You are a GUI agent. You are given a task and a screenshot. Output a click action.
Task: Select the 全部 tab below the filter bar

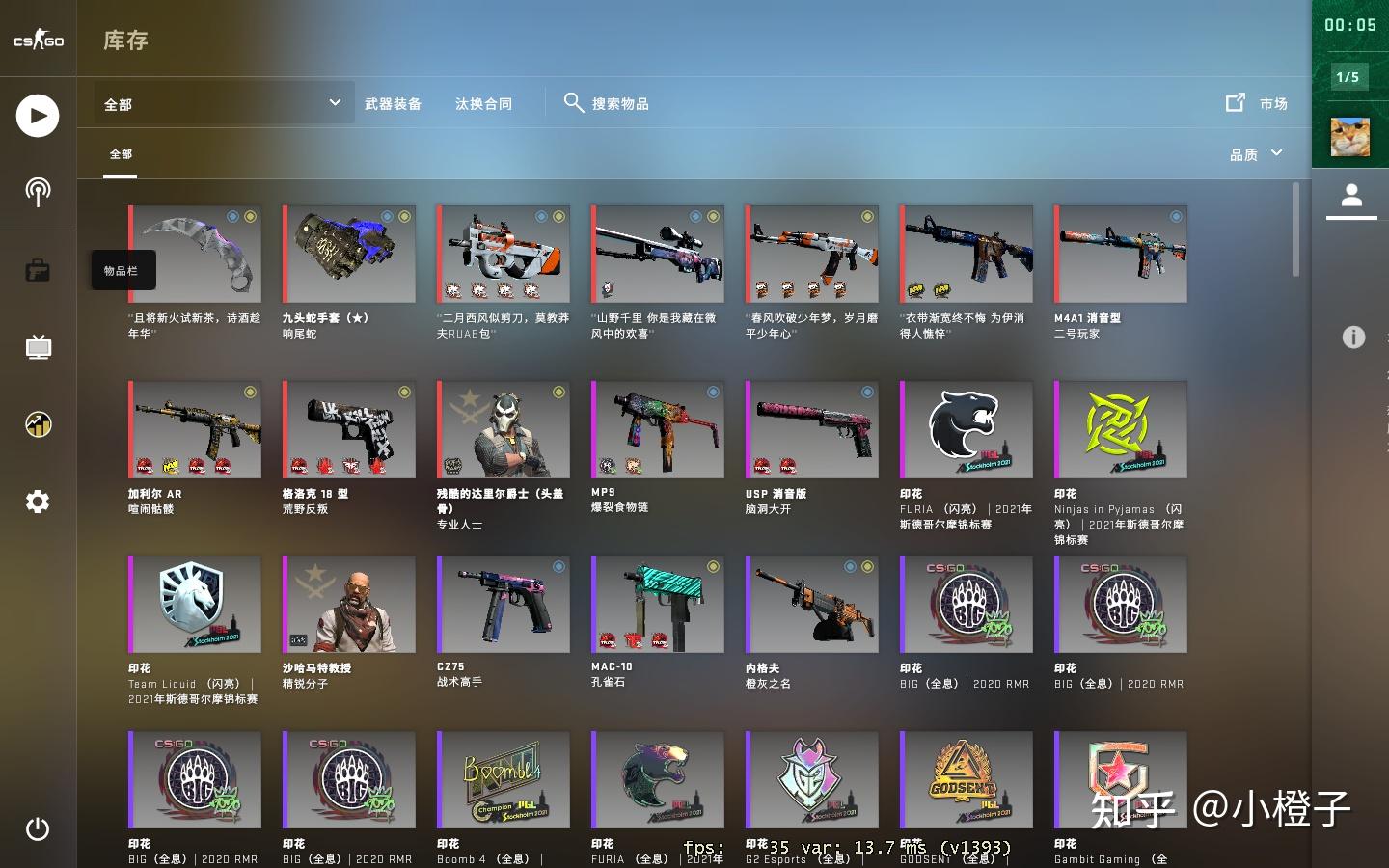tap(120, 154)
